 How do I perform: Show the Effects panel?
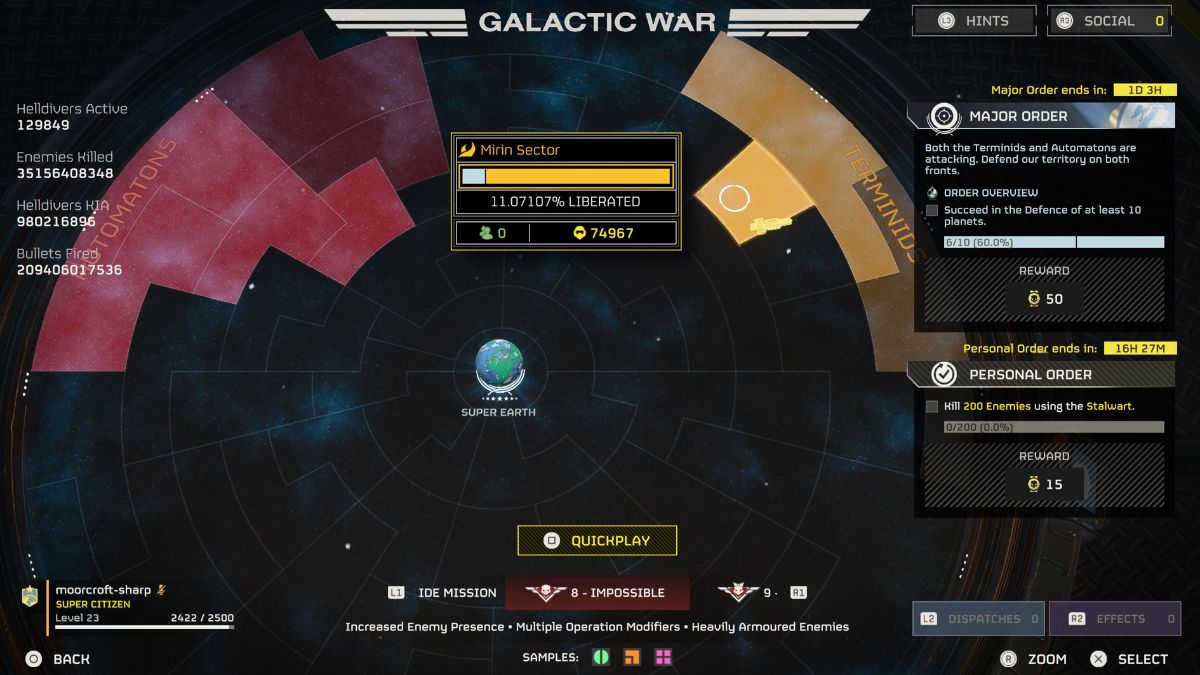[1123, 619]
